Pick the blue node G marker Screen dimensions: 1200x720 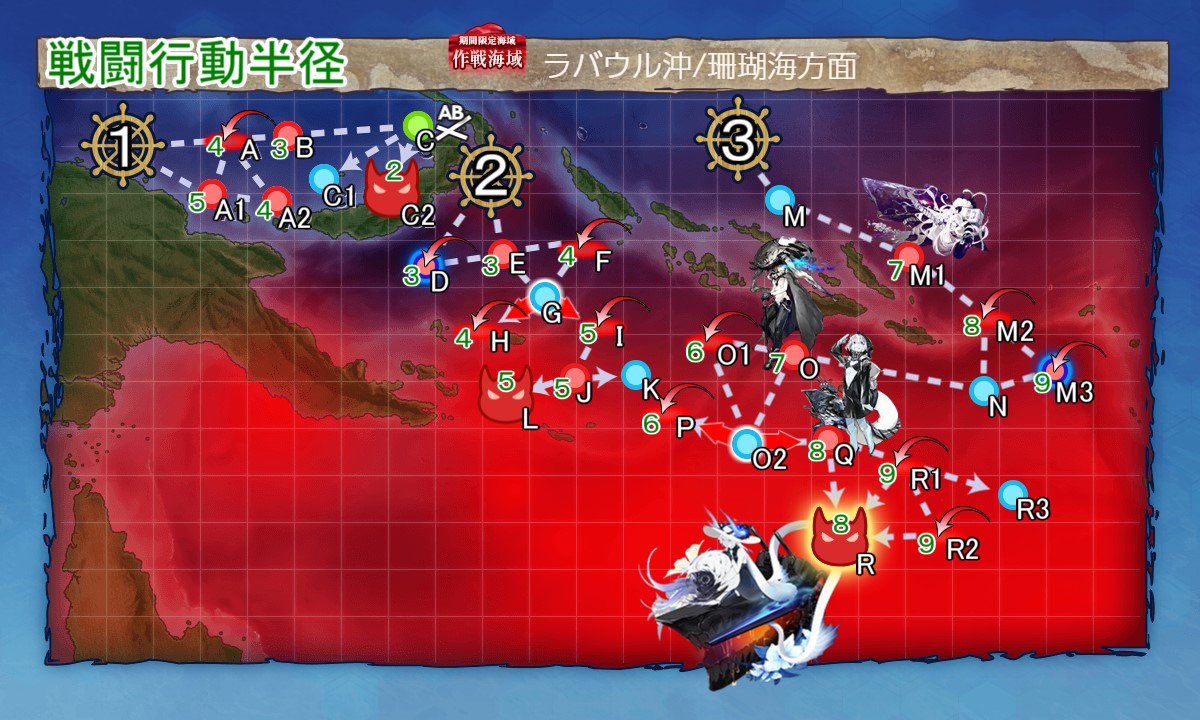pyautogui.click(x=545, y=295)
